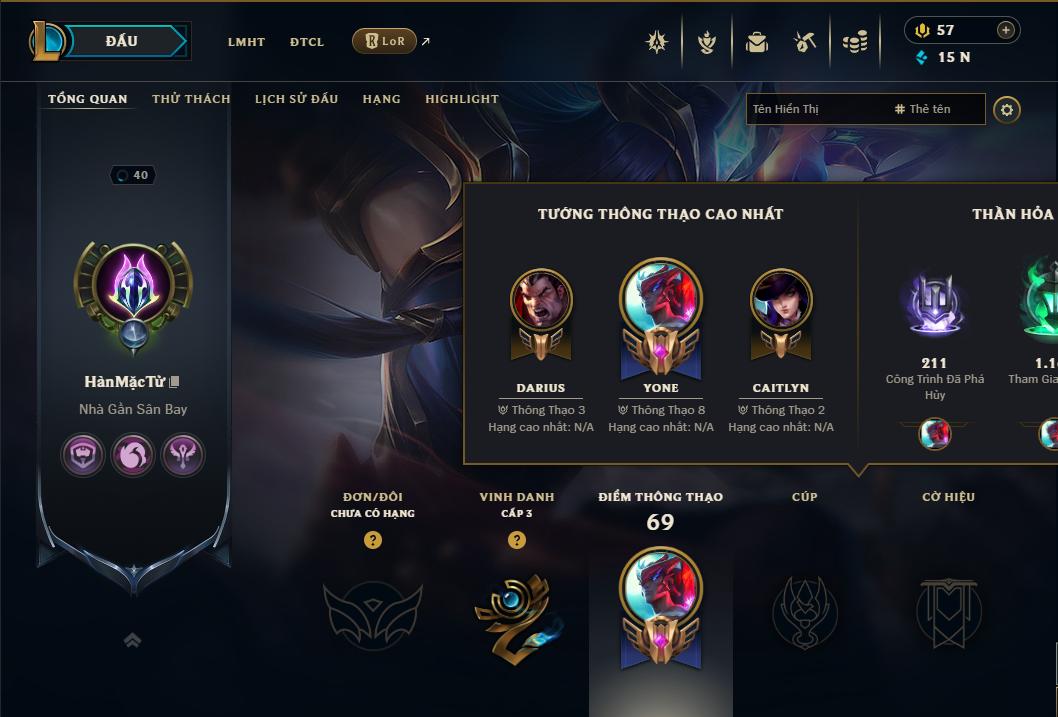
Task: Expand the banner's double-arrow toggle
Action: (x=132, y=640)
